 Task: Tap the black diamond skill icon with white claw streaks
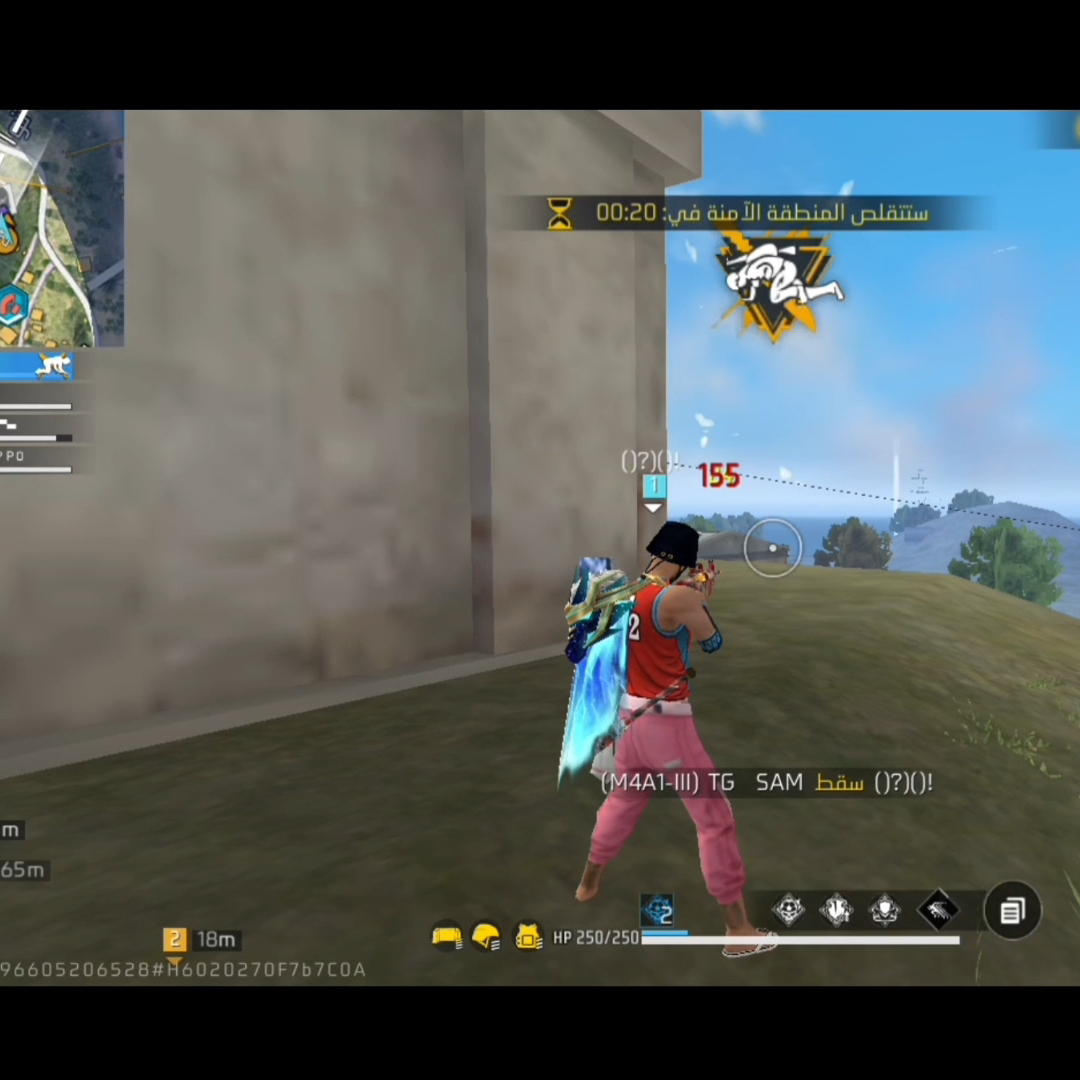pos(937,910)
